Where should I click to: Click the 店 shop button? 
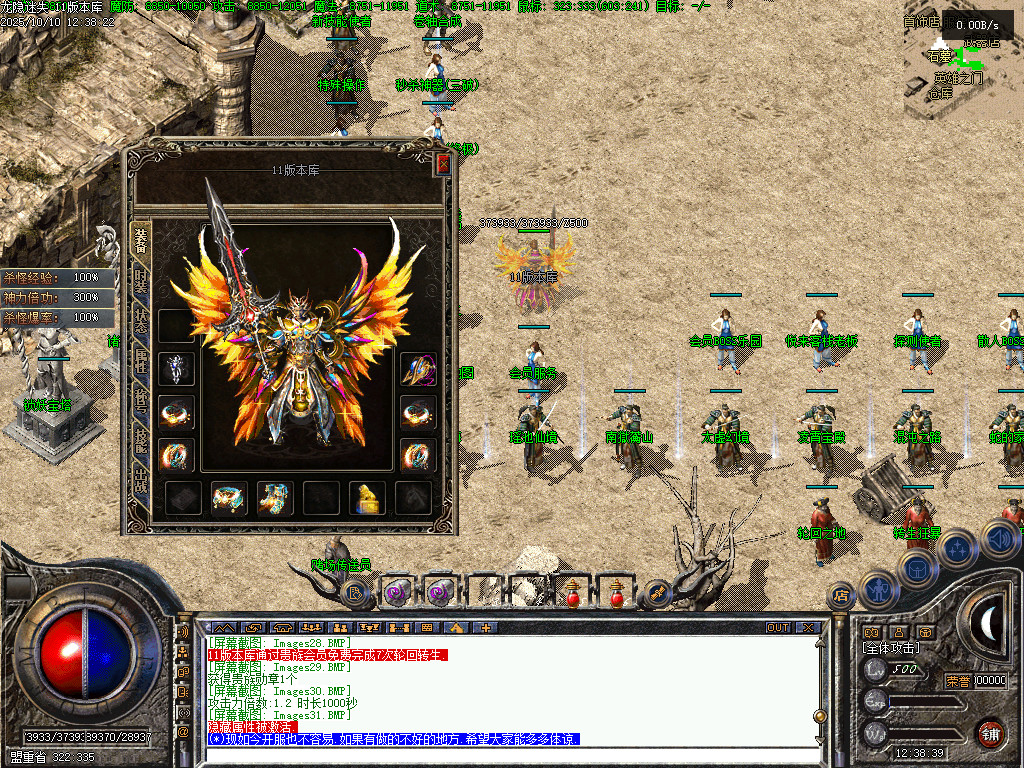[842, 597]
